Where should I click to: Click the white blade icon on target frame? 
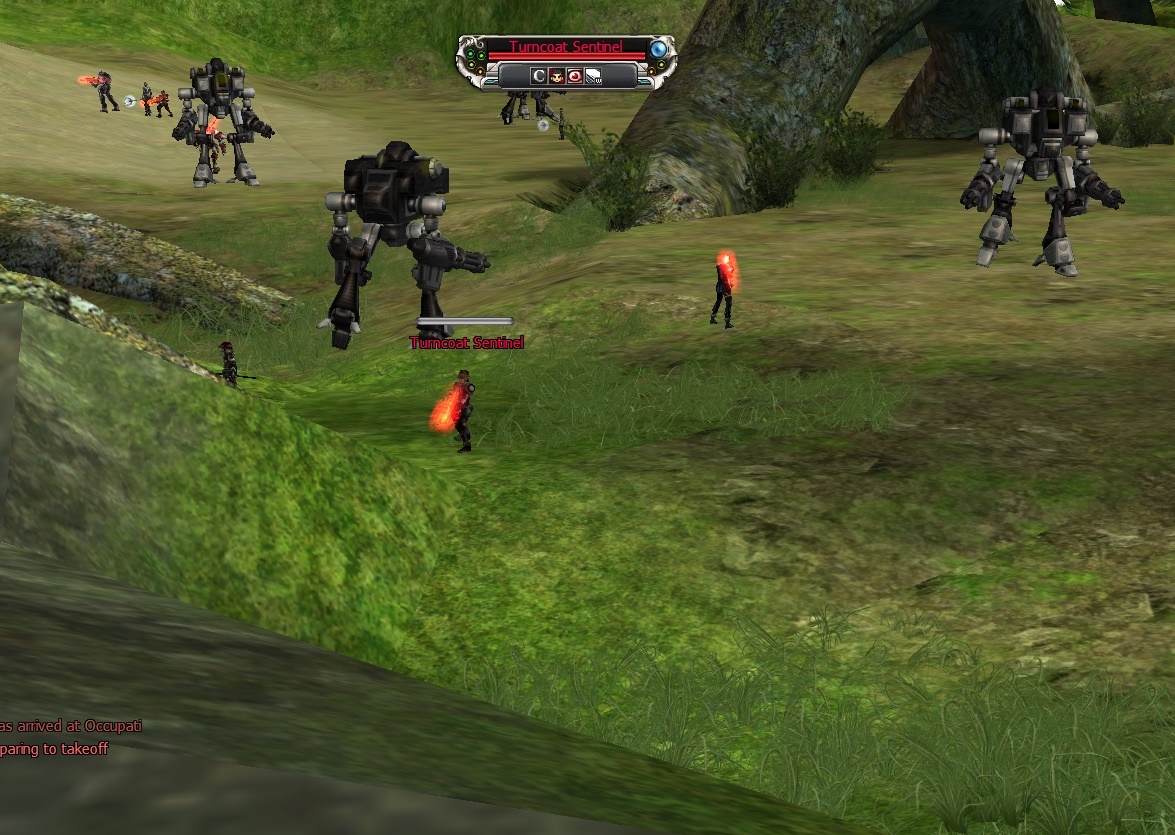[x=592, y=76]
